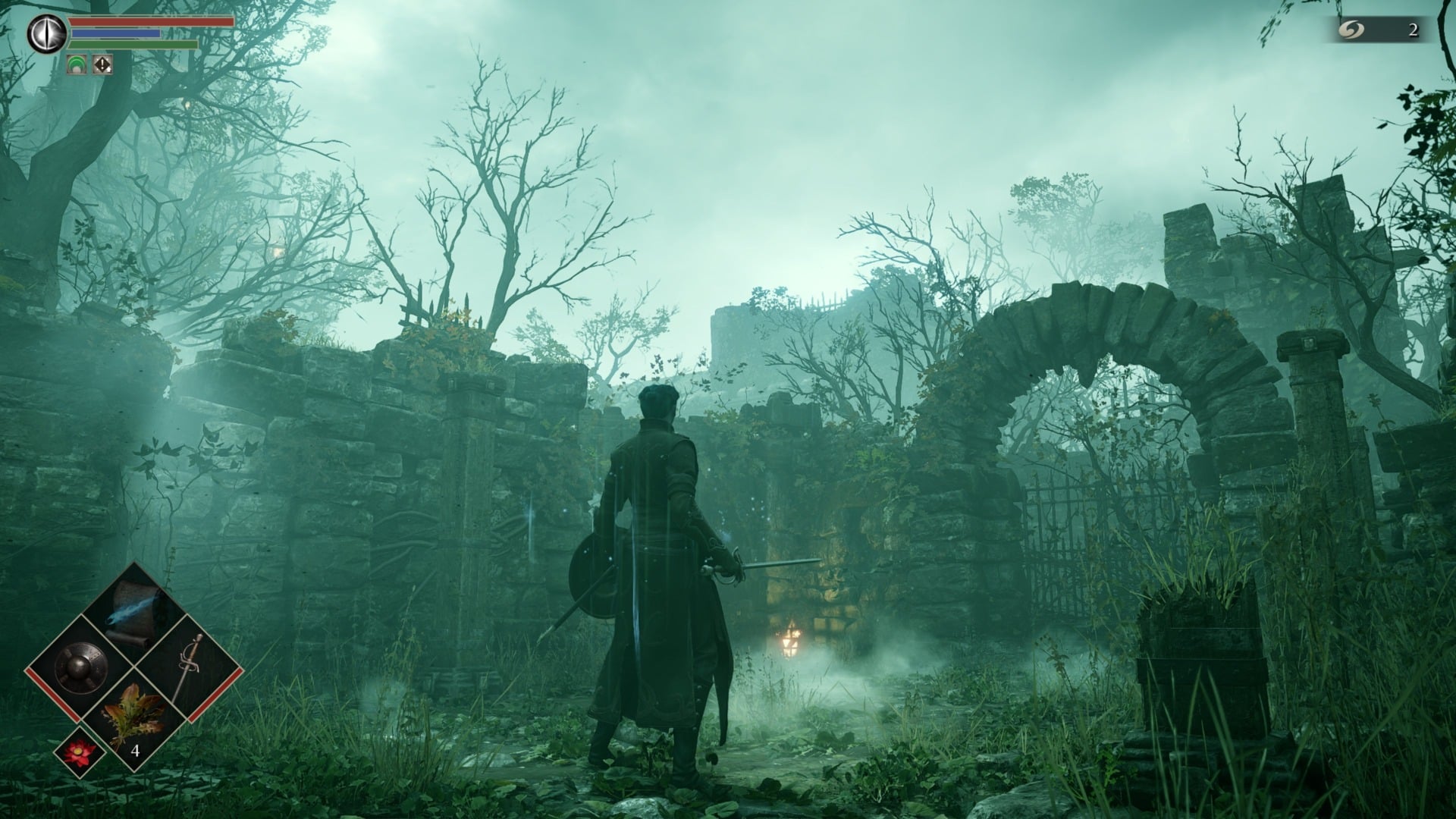This screenshot has width=1456, height=819.
Task: Click the white eye character emblem
Action: point(47,32)
